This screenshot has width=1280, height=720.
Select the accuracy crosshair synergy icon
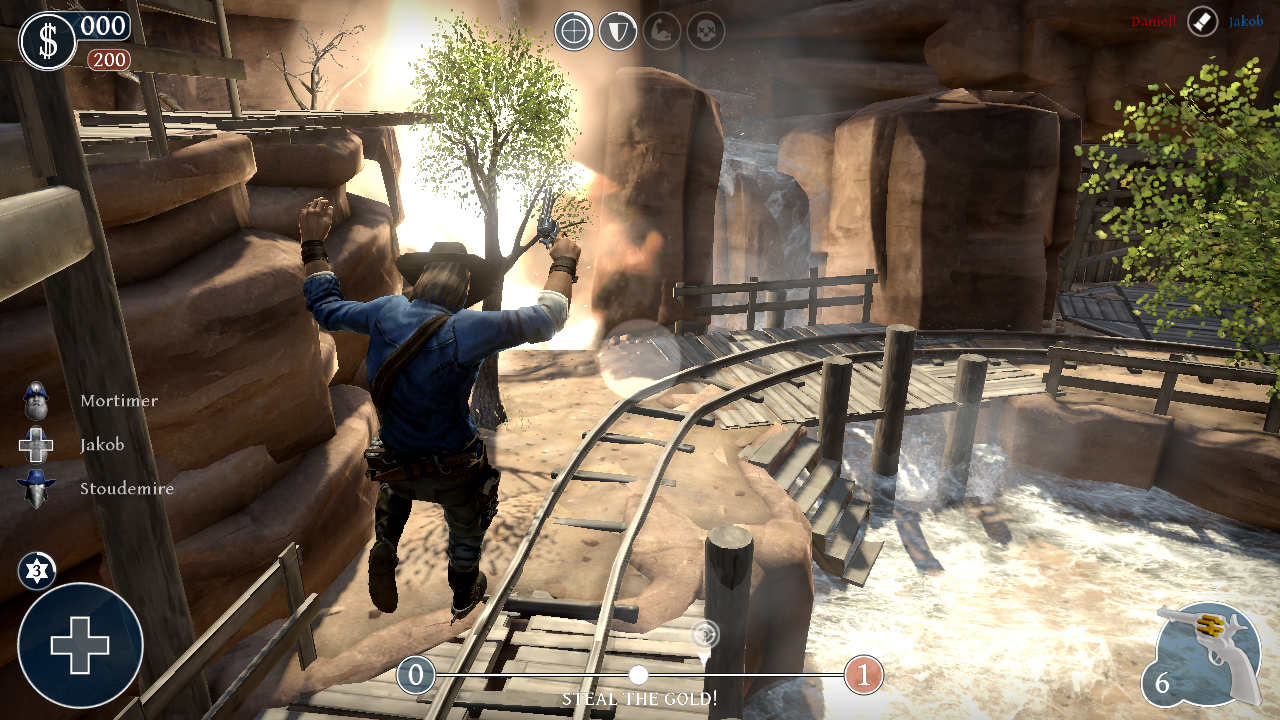point(574,29)
